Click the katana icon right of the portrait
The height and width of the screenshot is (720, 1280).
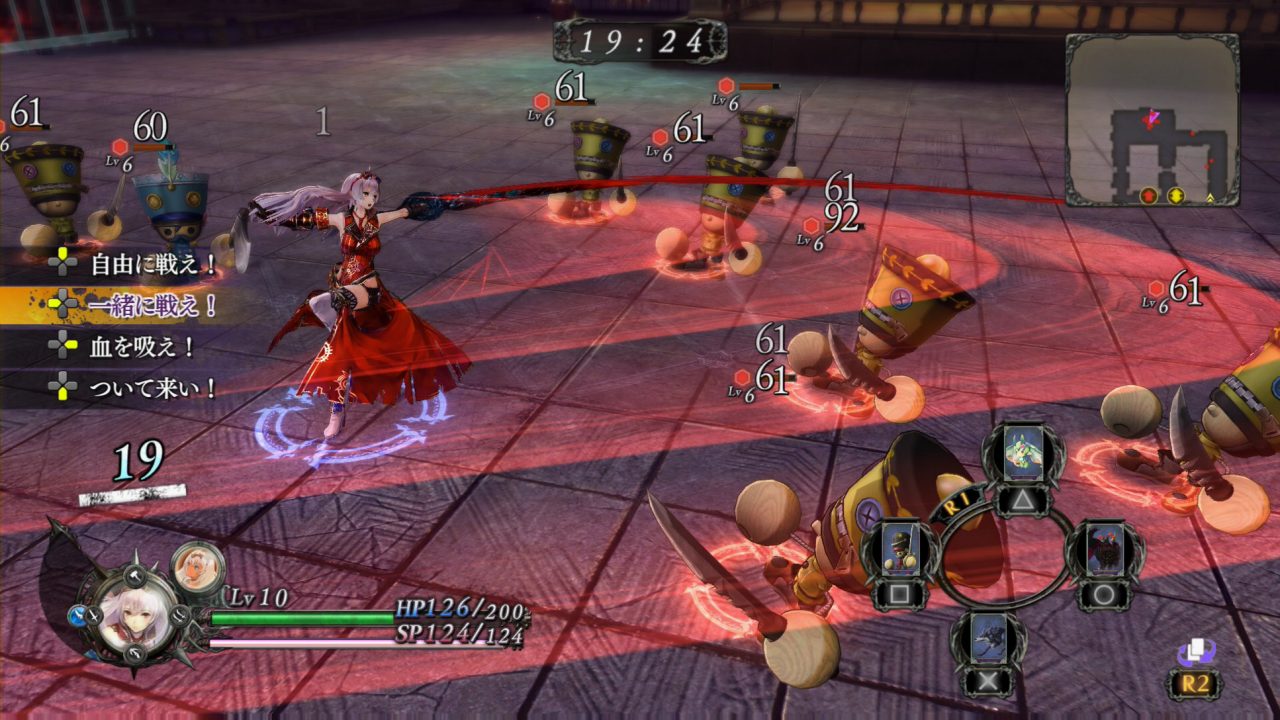tap(180, 617)
